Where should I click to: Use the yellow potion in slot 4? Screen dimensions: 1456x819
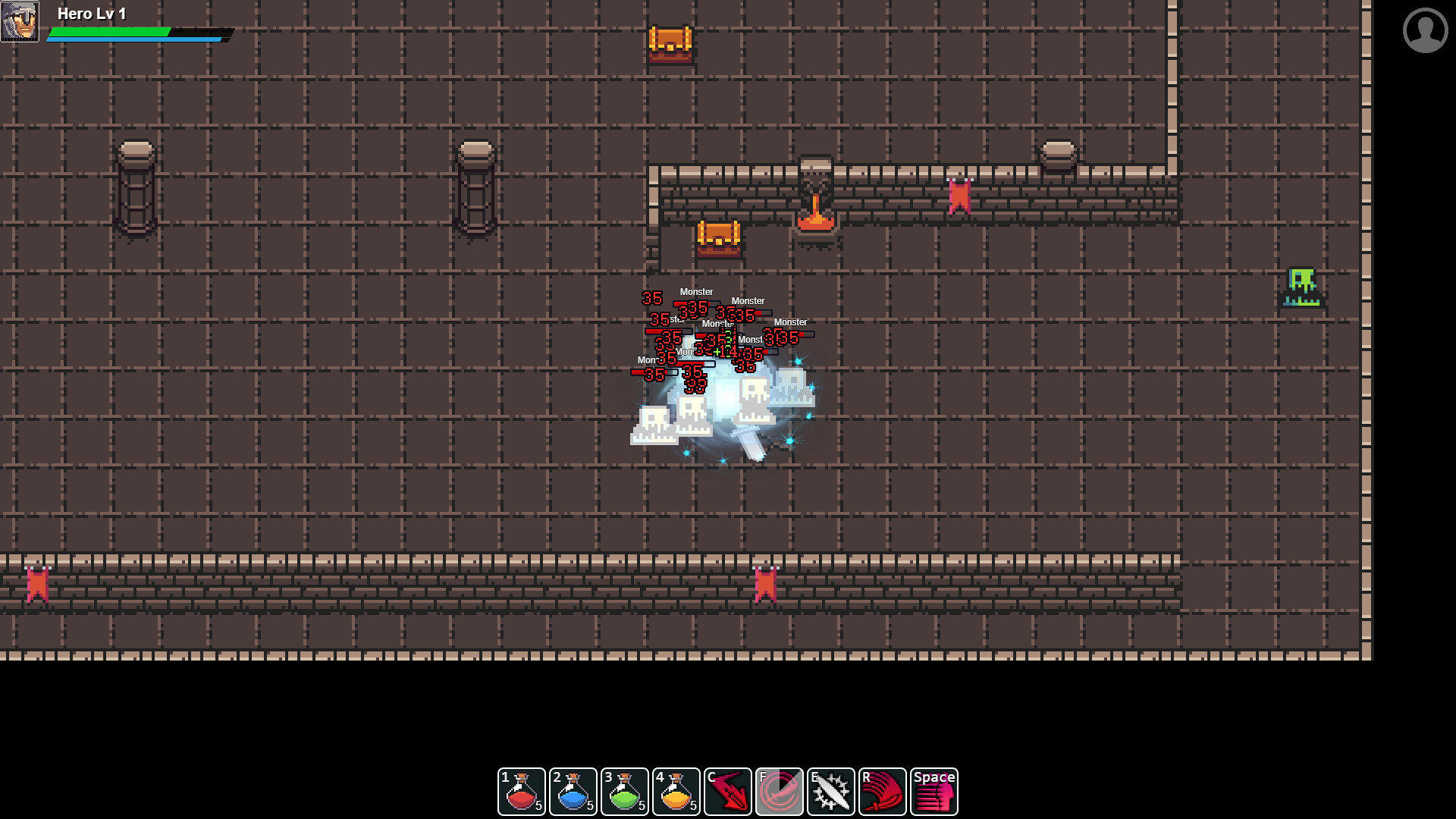pyautogui.click(x=676, y=791)
